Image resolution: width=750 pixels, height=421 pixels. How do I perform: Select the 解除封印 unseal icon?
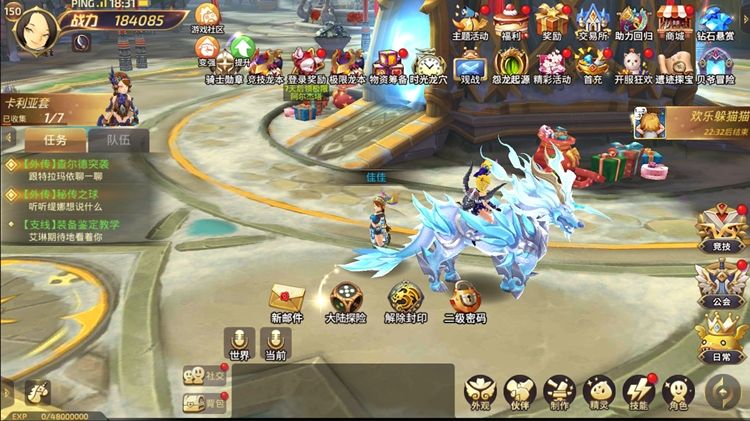pos(405,298)
